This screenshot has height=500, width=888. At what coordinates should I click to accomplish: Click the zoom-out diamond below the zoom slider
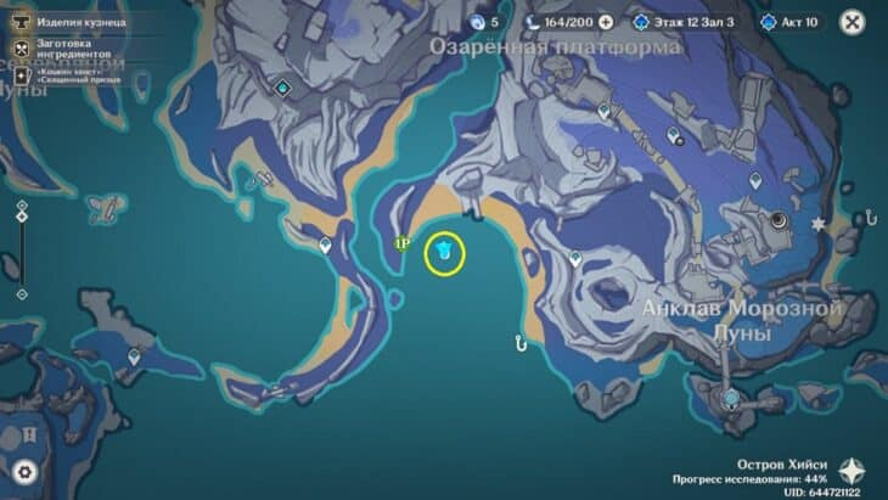(x=22, y=294)
